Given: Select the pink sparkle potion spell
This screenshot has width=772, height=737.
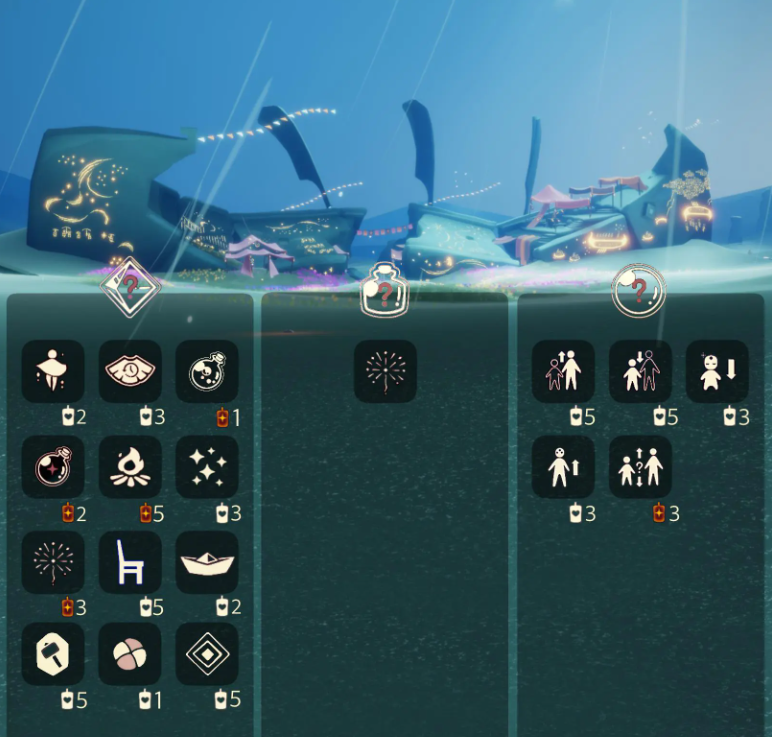Looking at the screenshot, I should pos(53,466).
